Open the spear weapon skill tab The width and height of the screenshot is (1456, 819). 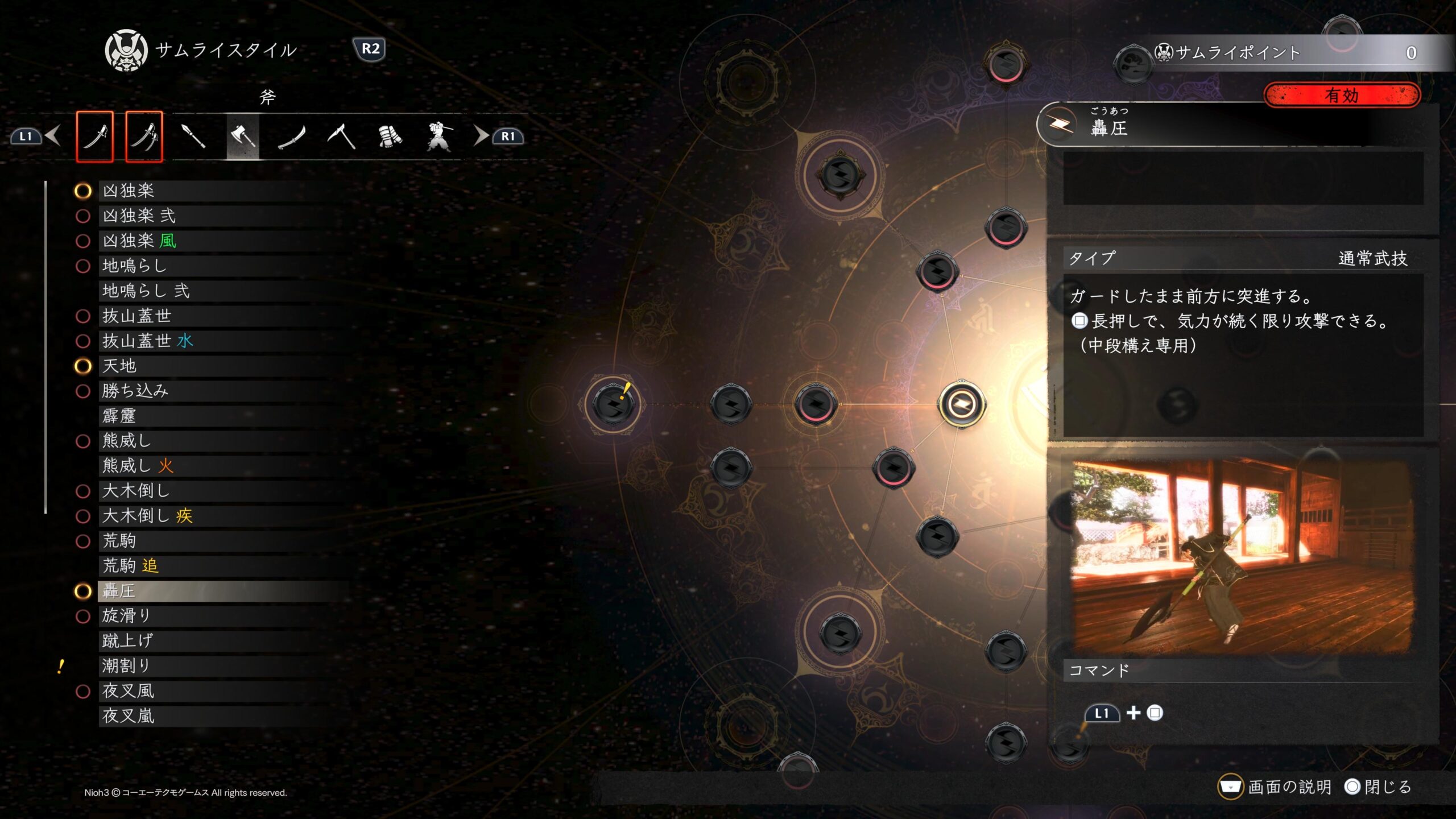tap(193, 136)
